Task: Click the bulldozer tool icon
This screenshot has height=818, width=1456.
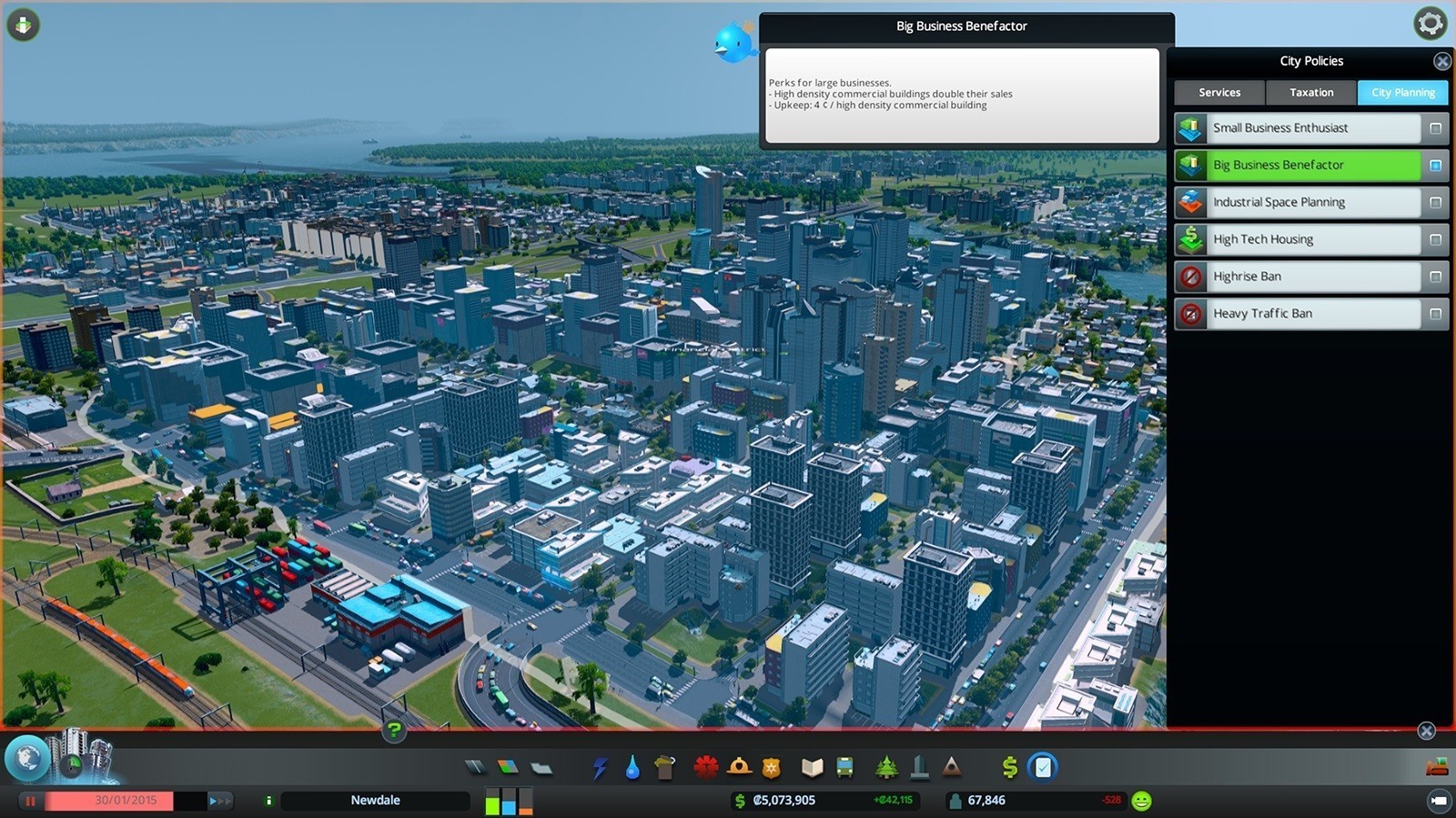Action: point(1437,766)
